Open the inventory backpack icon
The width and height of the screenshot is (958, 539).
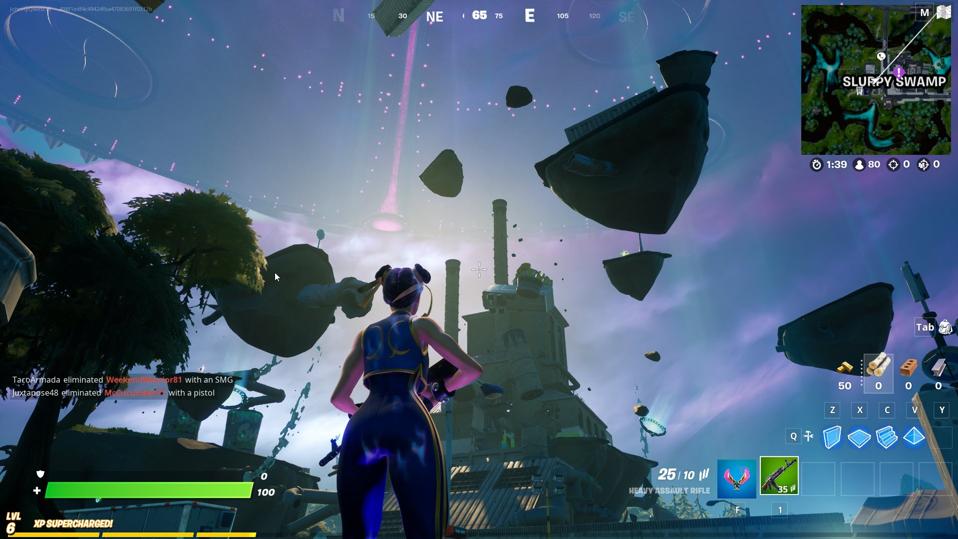(x=945, y=327)
